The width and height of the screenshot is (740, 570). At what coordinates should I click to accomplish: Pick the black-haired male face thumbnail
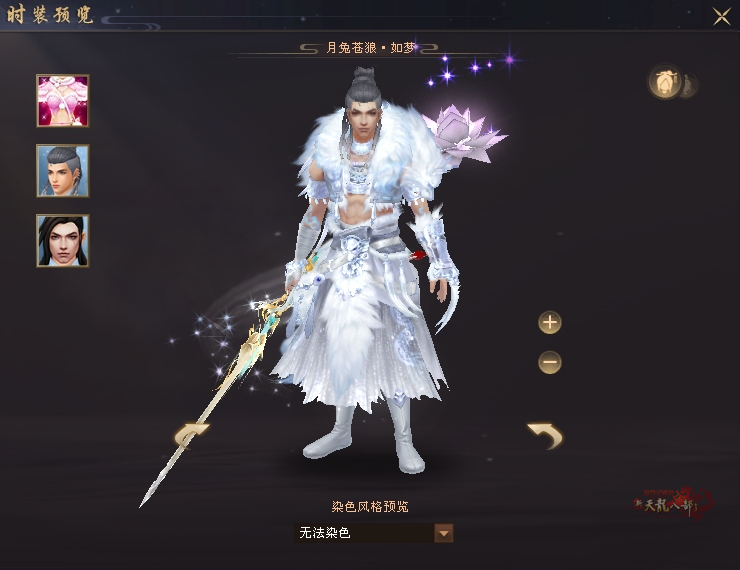63,240
